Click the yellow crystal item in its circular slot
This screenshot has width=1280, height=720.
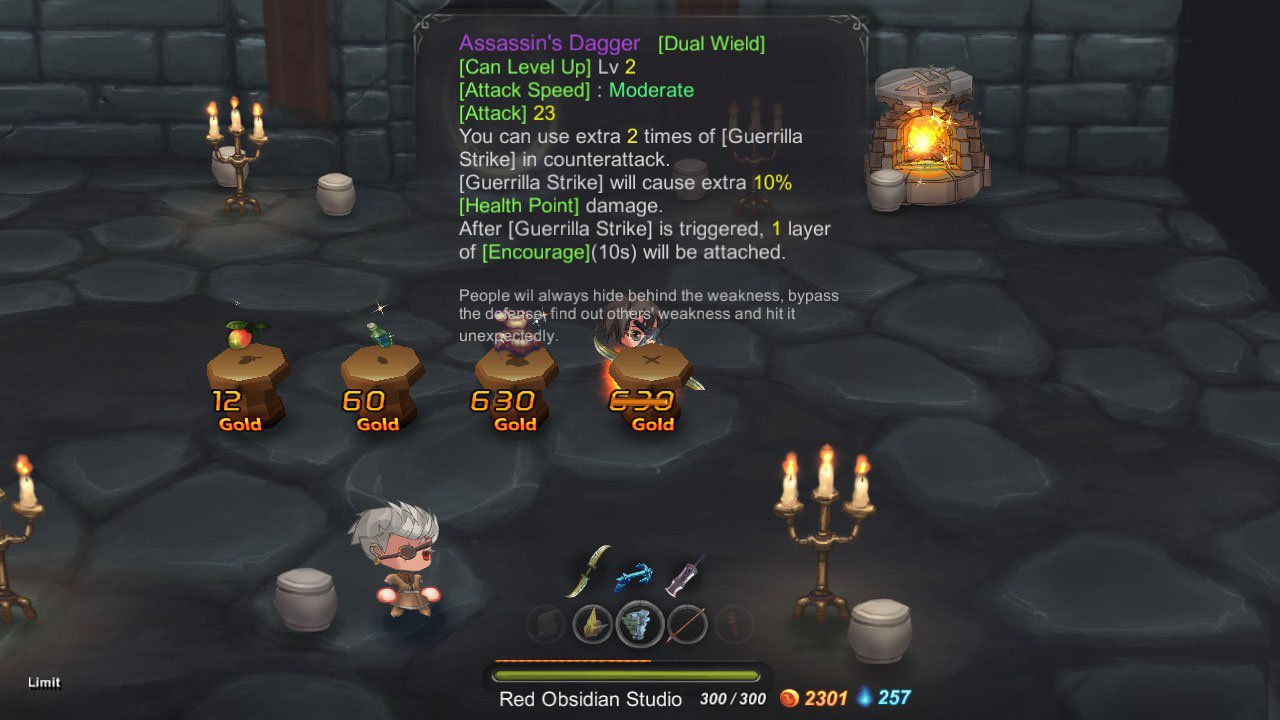[x=592, y=625]
